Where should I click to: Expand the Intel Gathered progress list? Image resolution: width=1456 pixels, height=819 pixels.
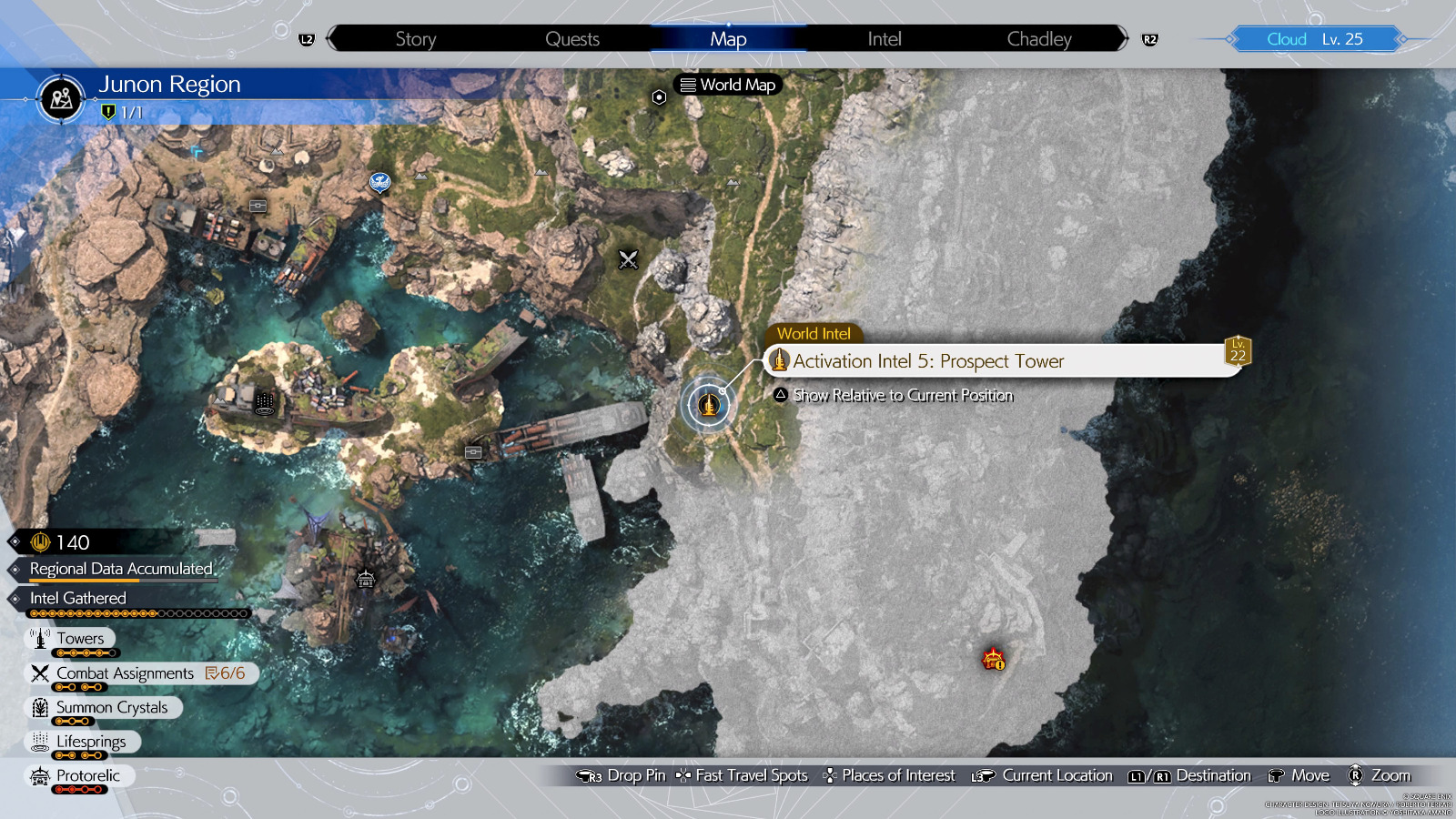pos(77,598)
